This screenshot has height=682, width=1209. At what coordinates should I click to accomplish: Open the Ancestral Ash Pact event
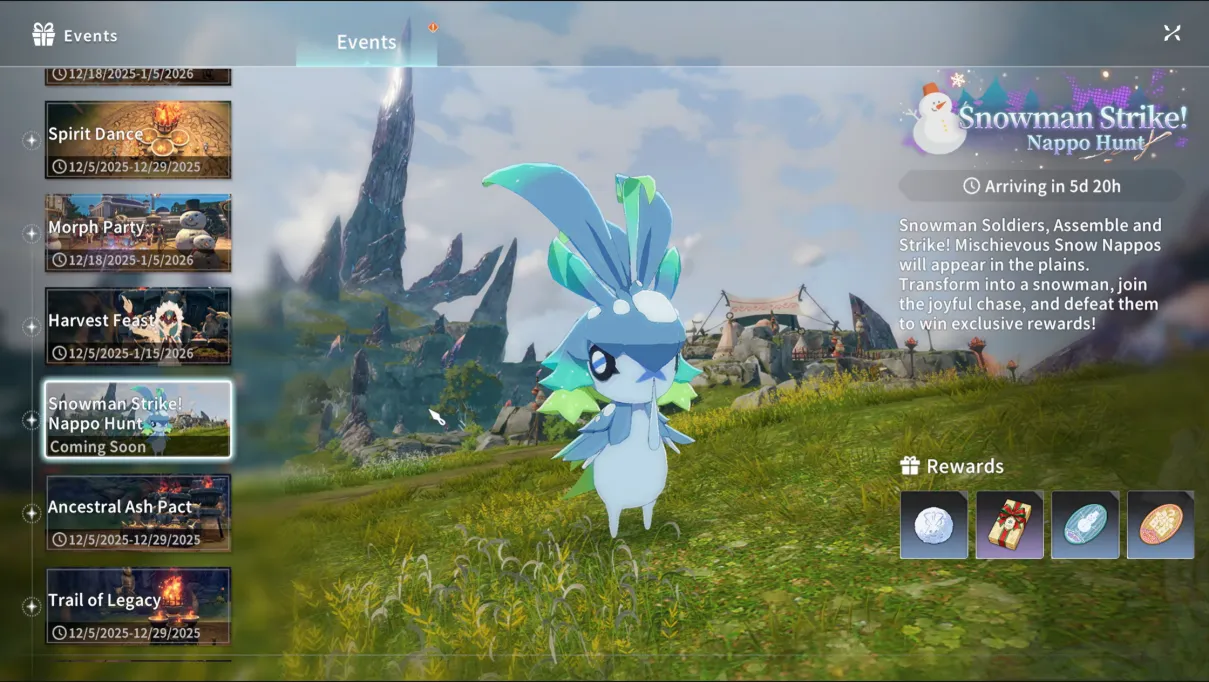pos(138,512)
